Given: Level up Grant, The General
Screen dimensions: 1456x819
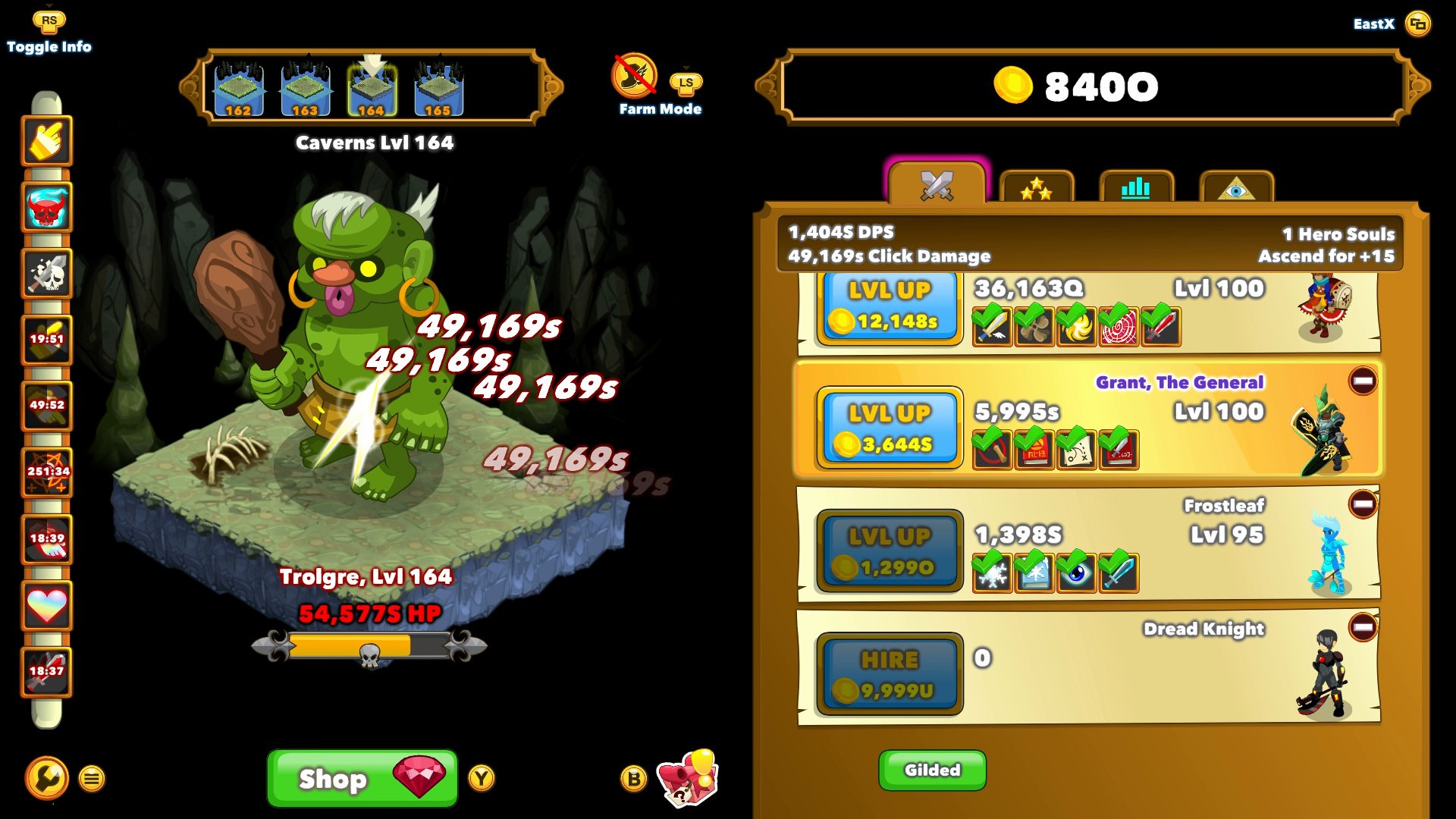Looking at the screenshot, I should (889, 428).
